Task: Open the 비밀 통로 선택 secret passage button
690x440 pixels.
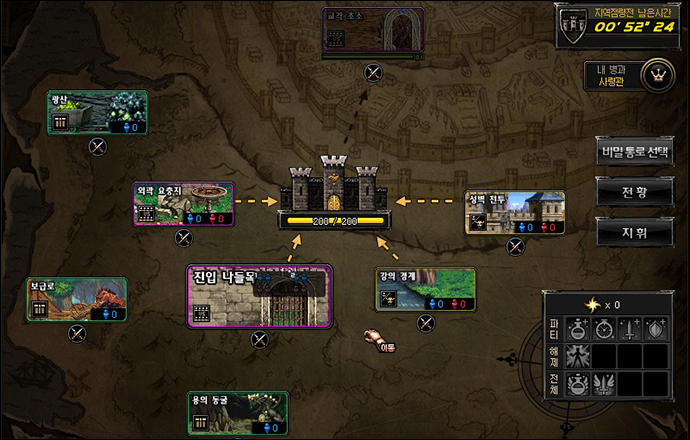Action: [x=634, y=154]
